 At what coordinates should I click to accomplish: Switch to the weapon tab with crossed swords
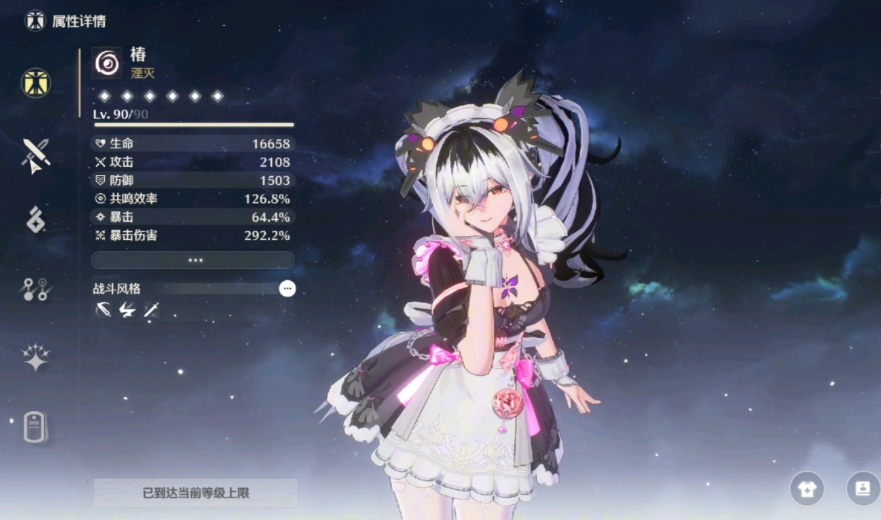point(36,154)
